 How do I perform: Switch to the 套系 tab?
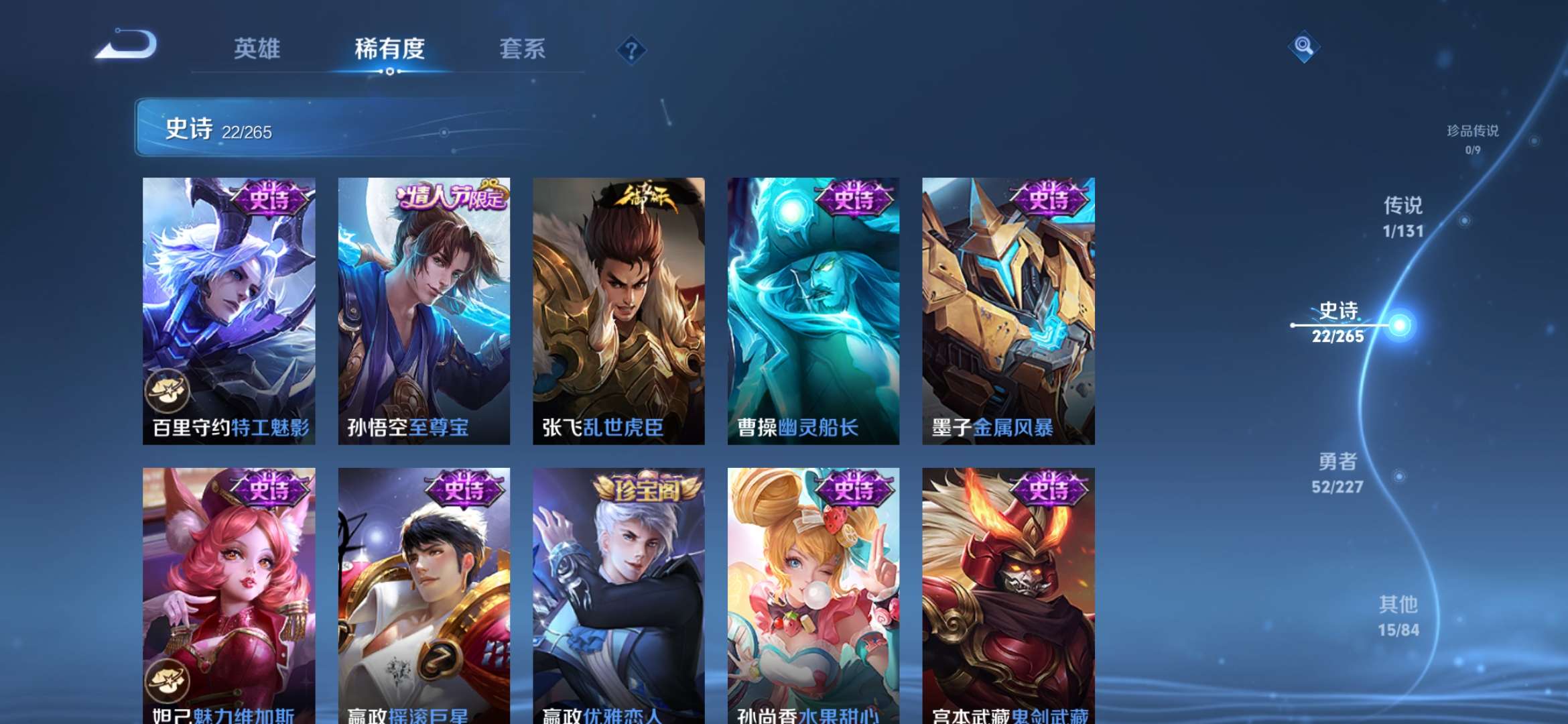tap(522, 48)
